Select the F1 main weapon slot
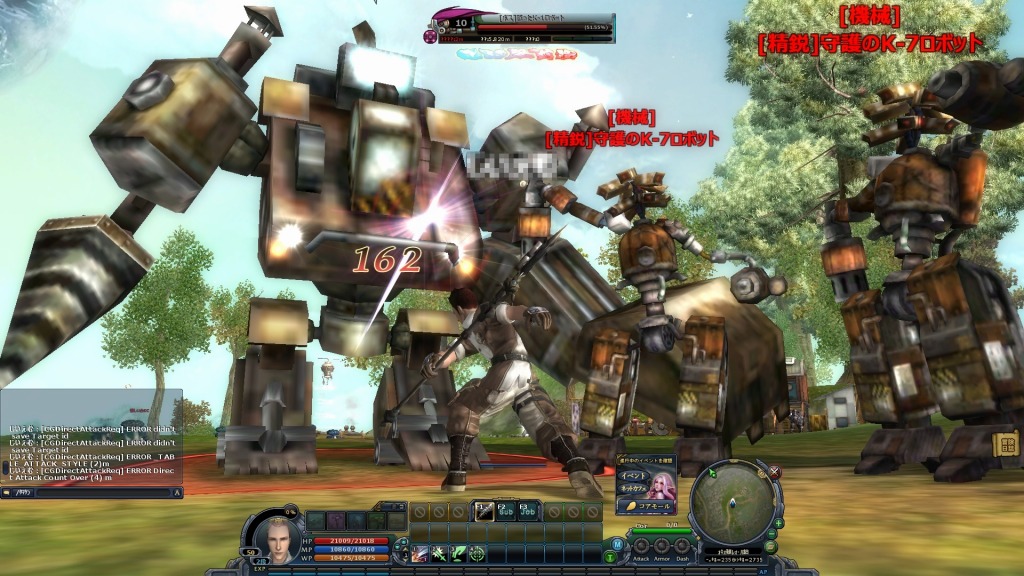The width and height of the screenshot is (1024, 576). [484, 511]
